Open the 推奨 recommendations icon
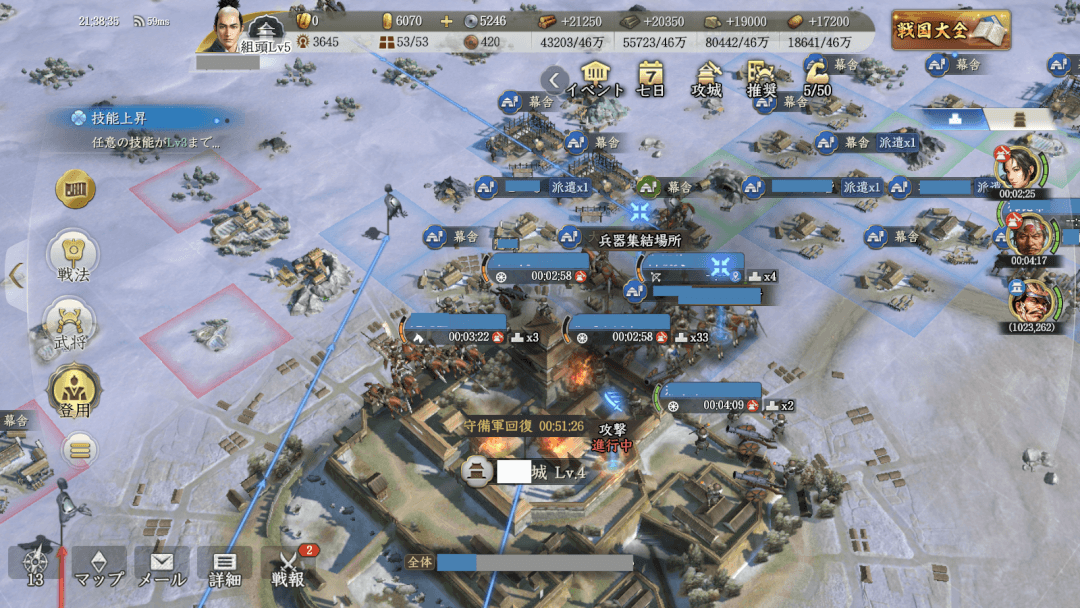 pos(762,76)
